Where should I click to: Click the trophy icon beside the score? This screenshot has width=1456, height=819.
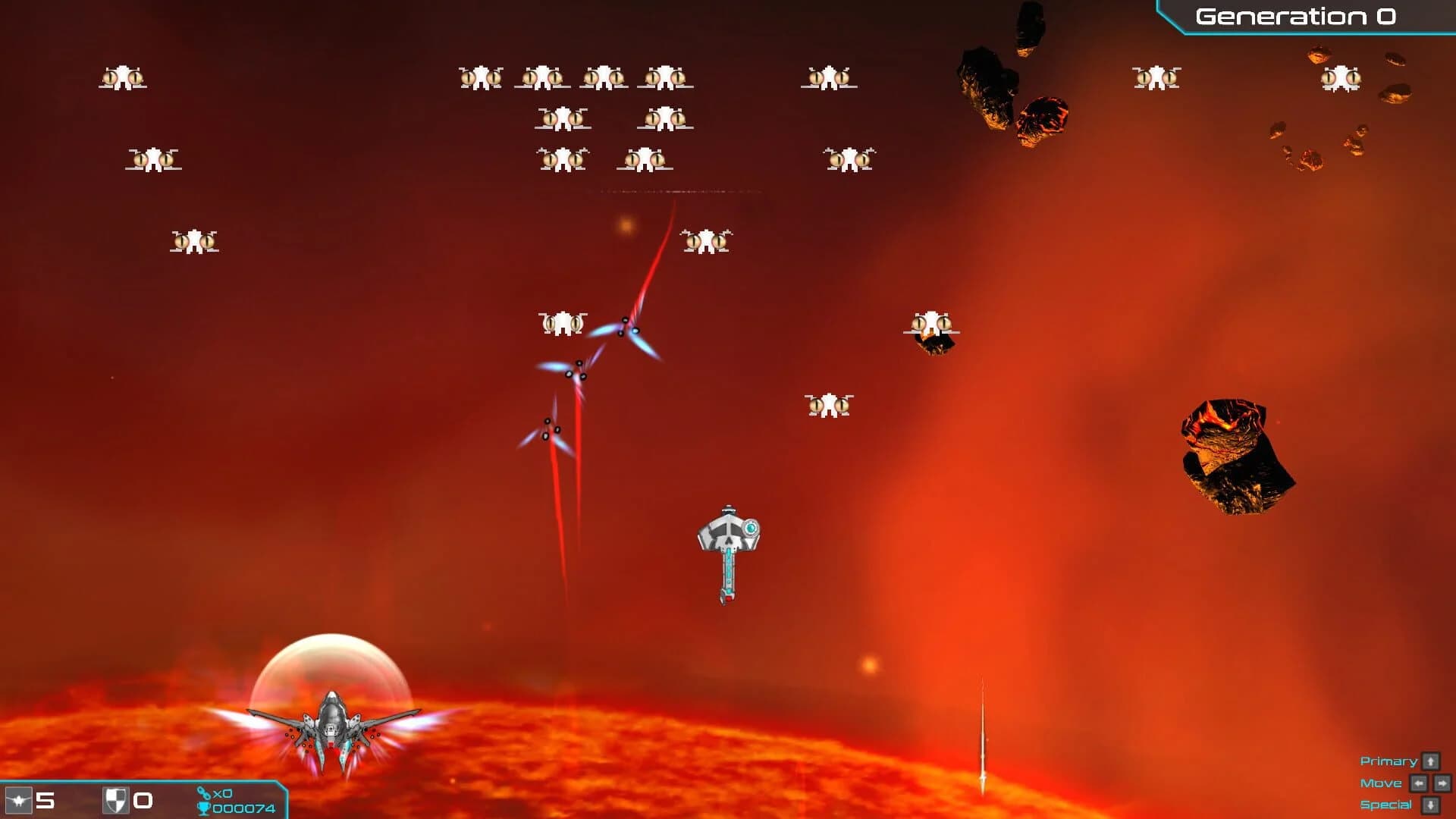pos(205,808)
